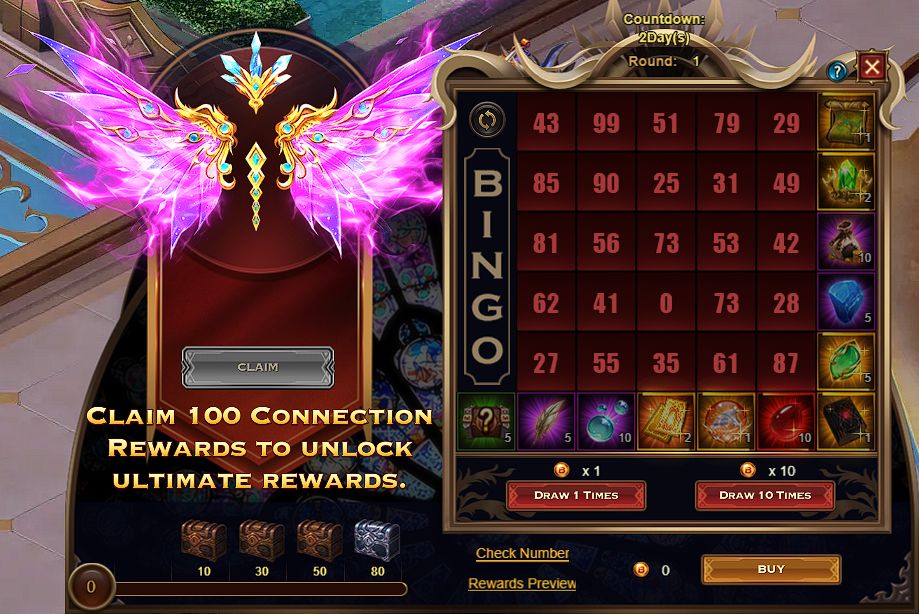Inspect the blue crystal row reward
This screenshot has width=919, height=614.
pos(846,302)
